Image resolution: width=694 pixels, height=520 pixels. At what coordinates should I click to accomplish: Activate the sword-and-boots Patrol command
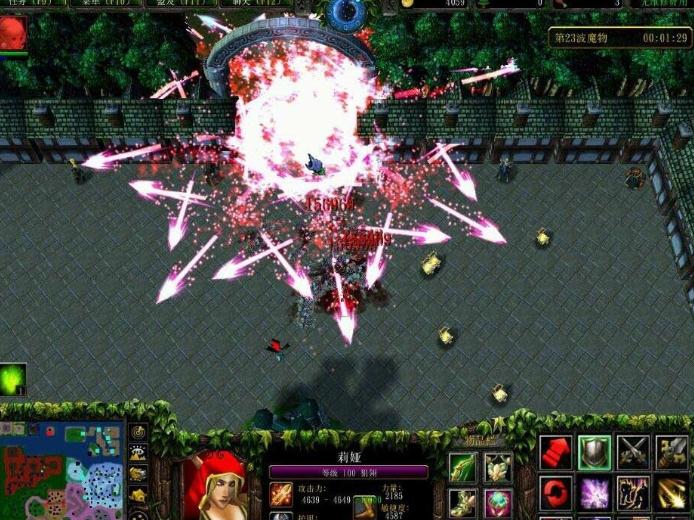pyautogui.click(x=671, y=453)
